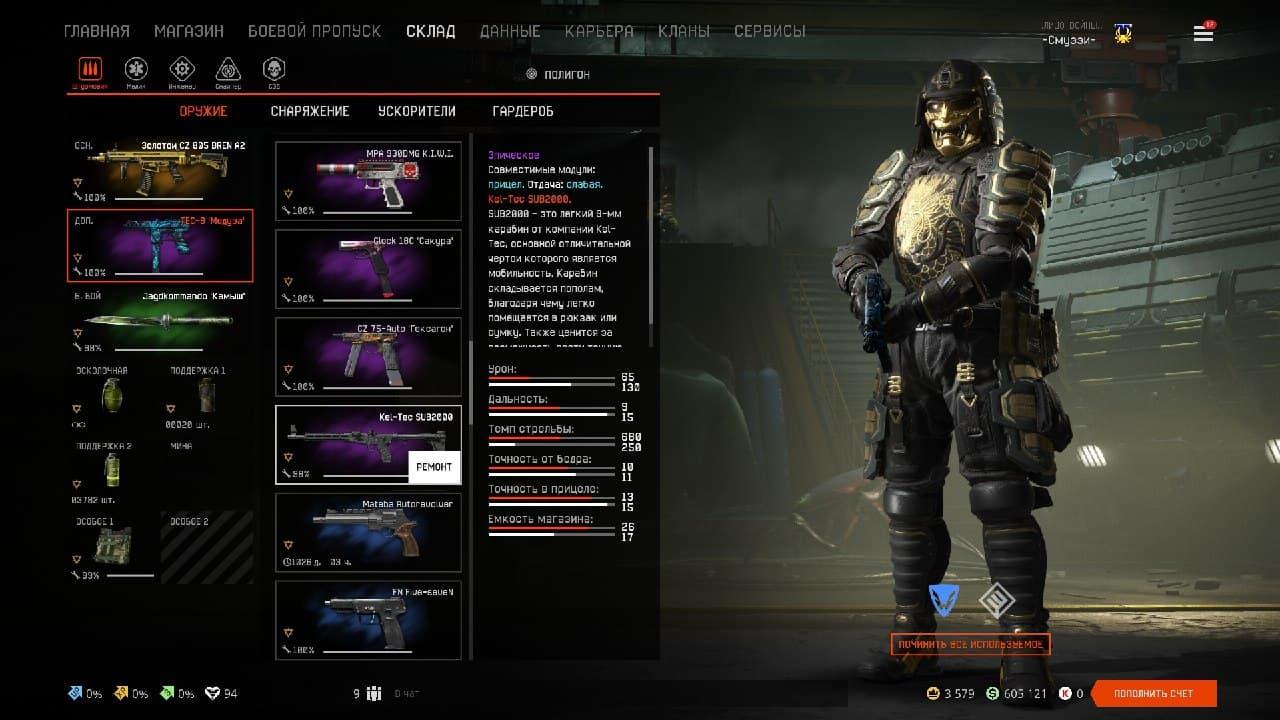The height and width of the screenshot is (720, 1280).
Task: Choose the Glock 18C 'Сакура' pistol
Action: tap(368, 269)
